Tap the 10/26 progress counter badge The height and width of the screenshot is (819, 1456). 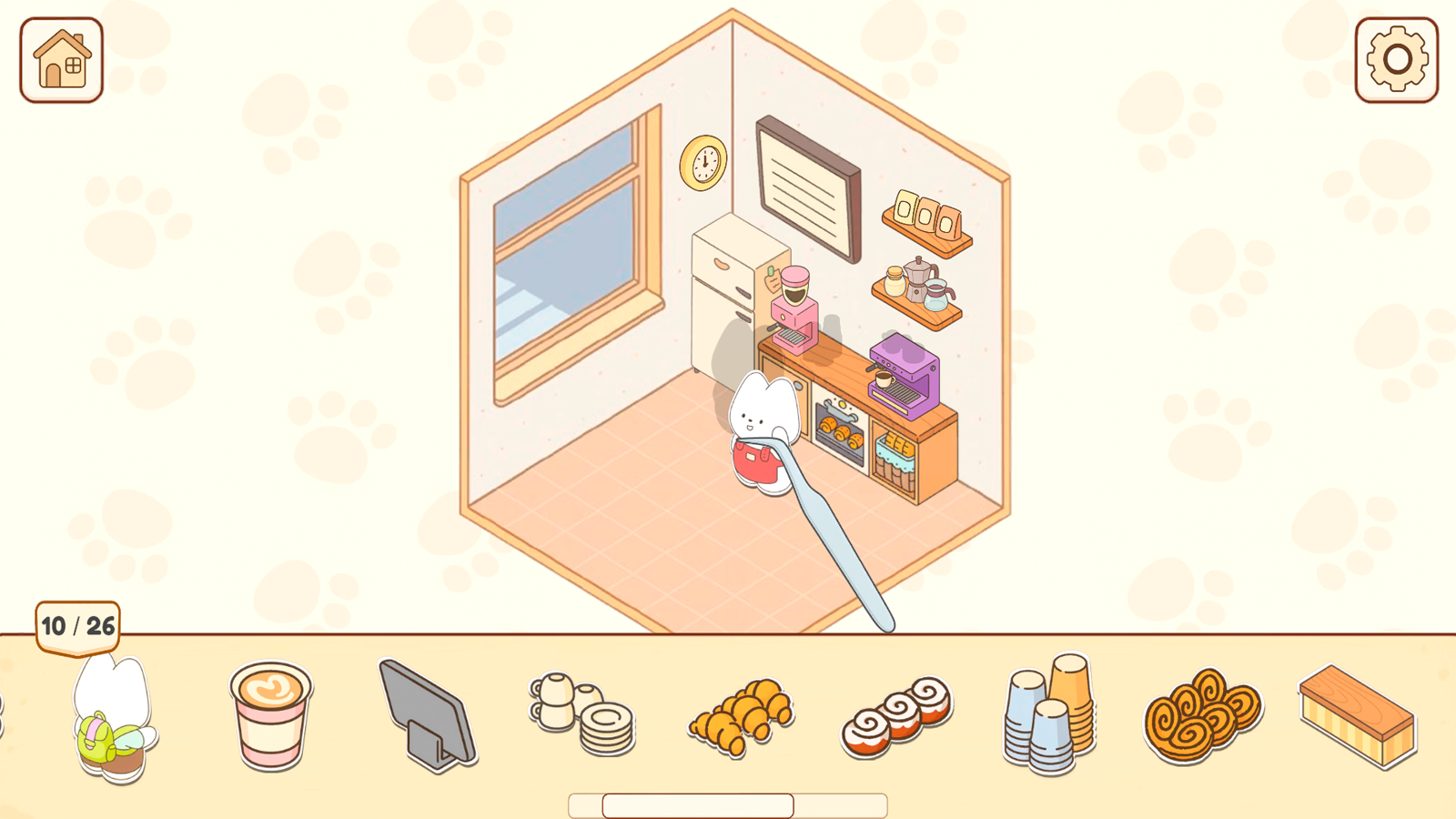(76, 624)
